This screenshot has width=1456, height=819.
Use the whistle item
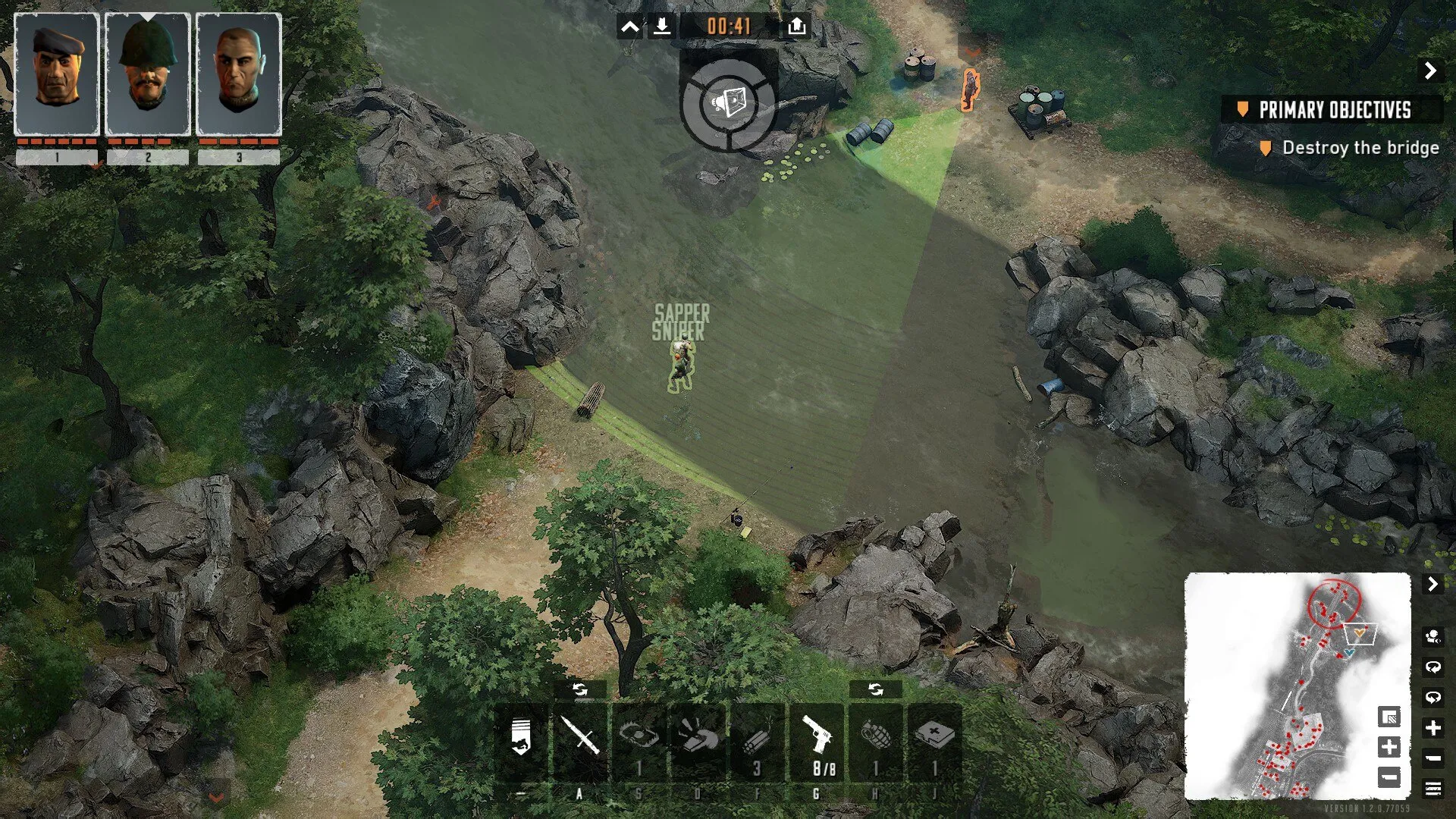[x=698, y=737]
